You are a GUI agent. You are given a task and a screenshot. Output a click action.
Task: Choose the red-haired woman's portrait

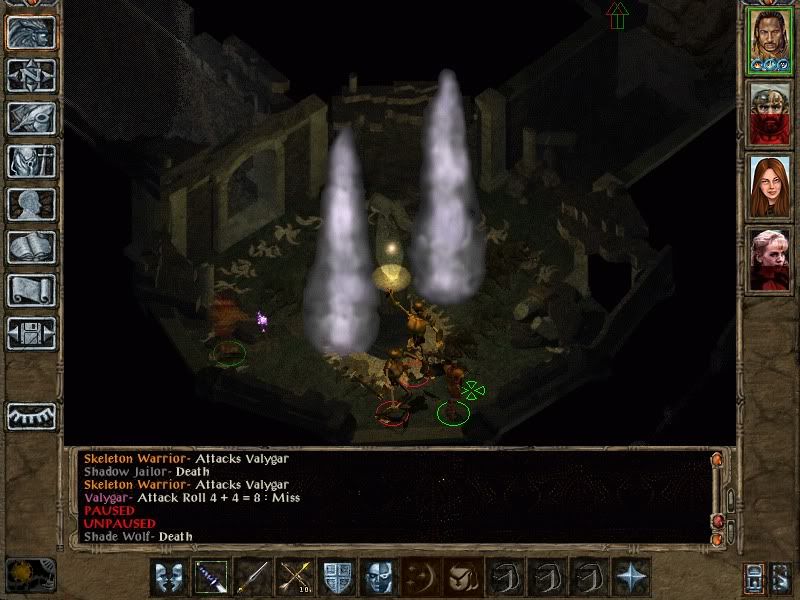pos(771,187)
